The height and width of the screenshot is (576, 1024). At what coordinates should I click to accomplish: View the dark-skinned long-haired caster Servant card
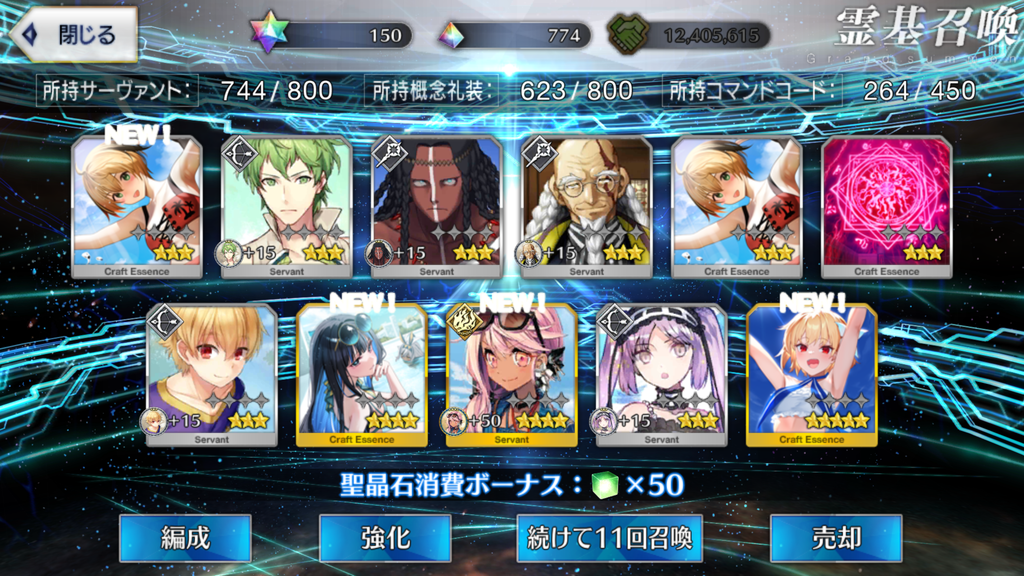pyautogui.click(x=436, y=207)
